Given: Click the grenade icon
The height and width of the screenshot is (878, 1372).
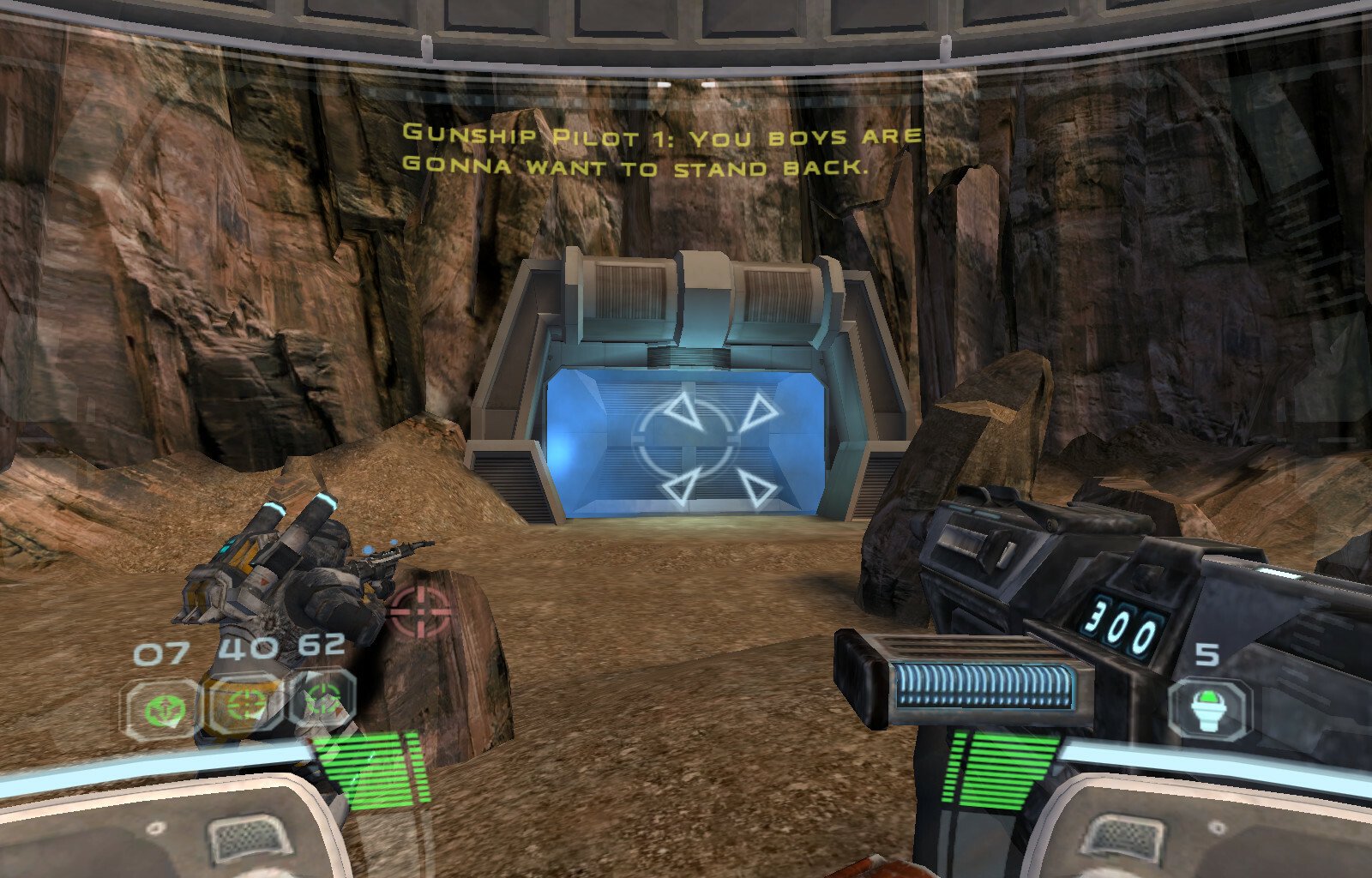Looking at the screenshot, I should click(x=1209, y=709).
